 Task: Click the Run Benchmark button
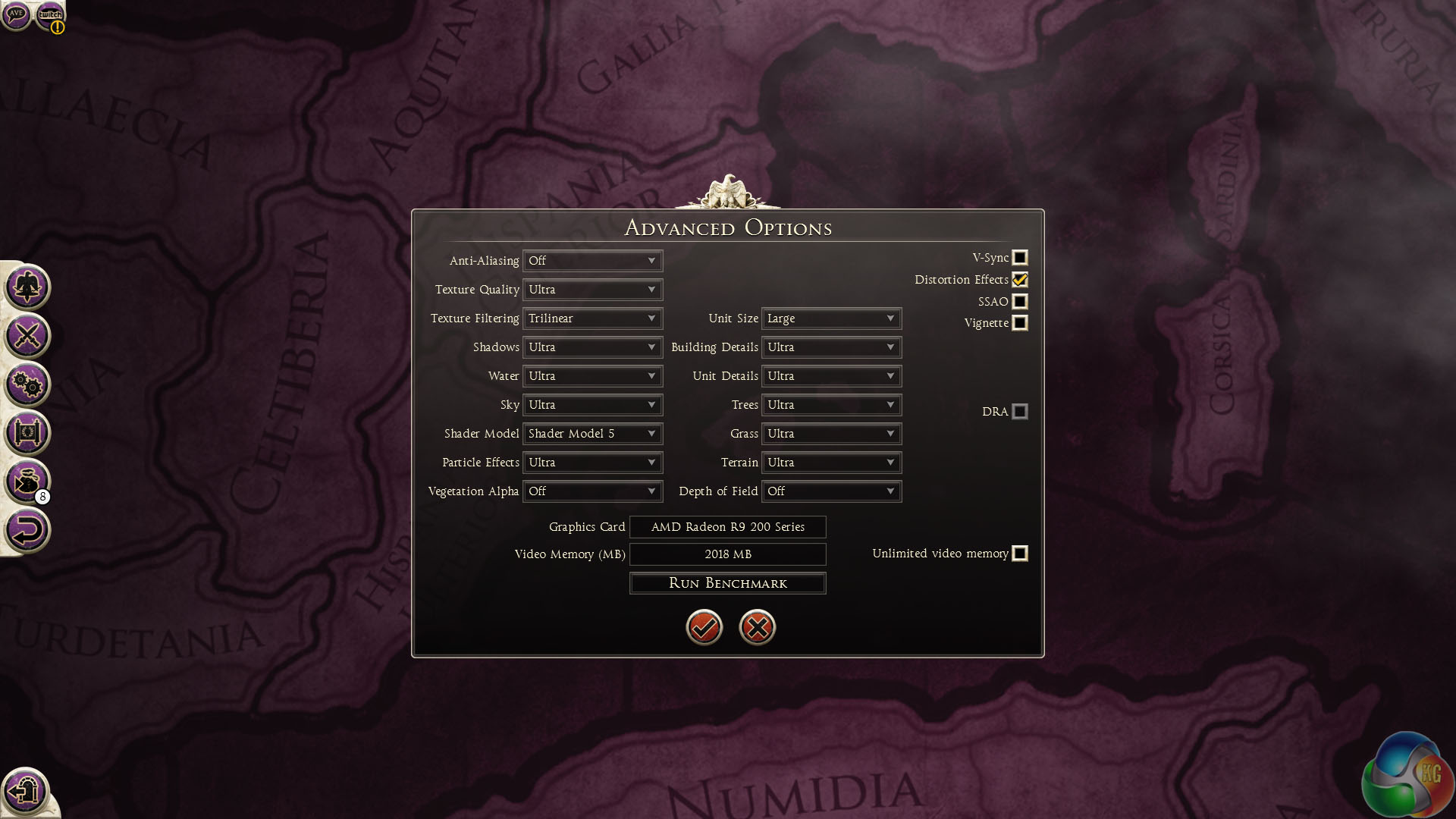[727, 583]
